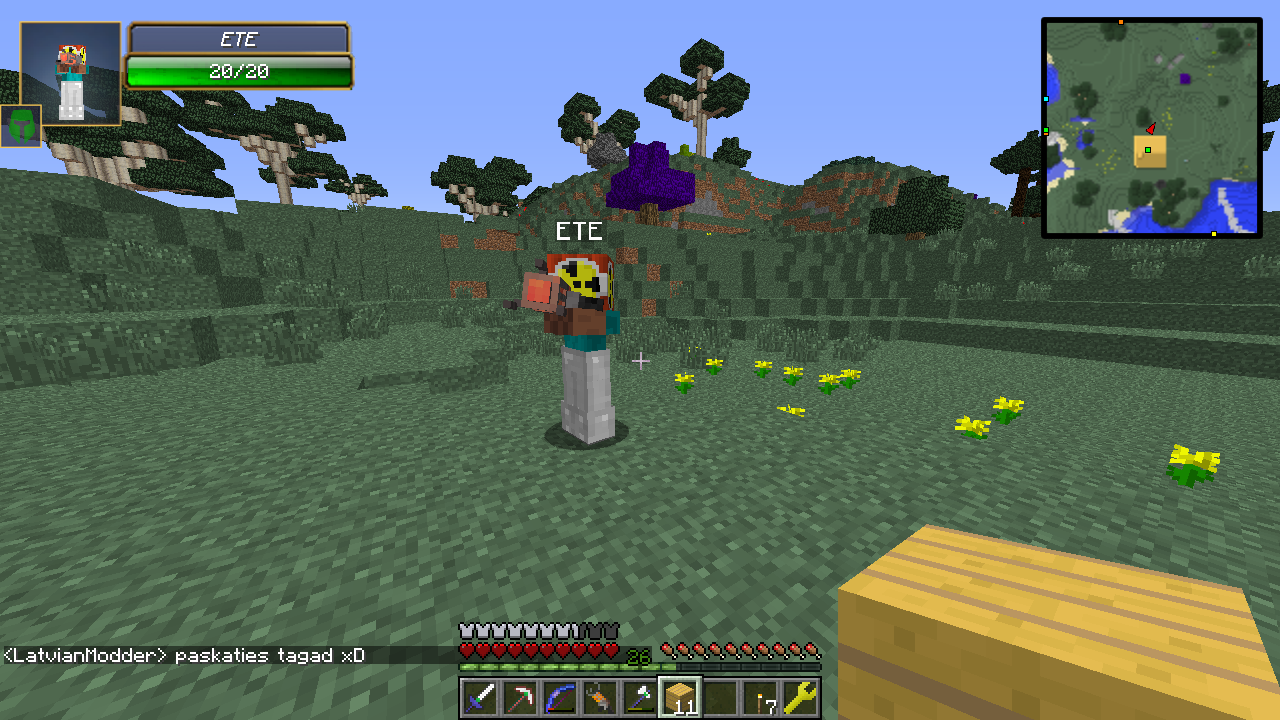Select the yellow wrench slot

pyautogui.click(x=800, y=697)
